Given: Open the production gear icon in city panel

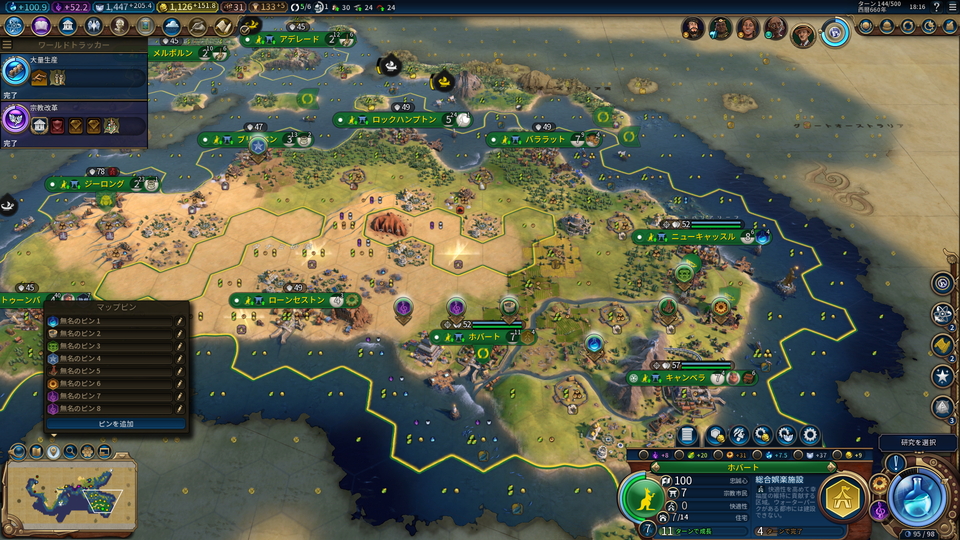Looking at the screenshot, I should pos(810,435).
